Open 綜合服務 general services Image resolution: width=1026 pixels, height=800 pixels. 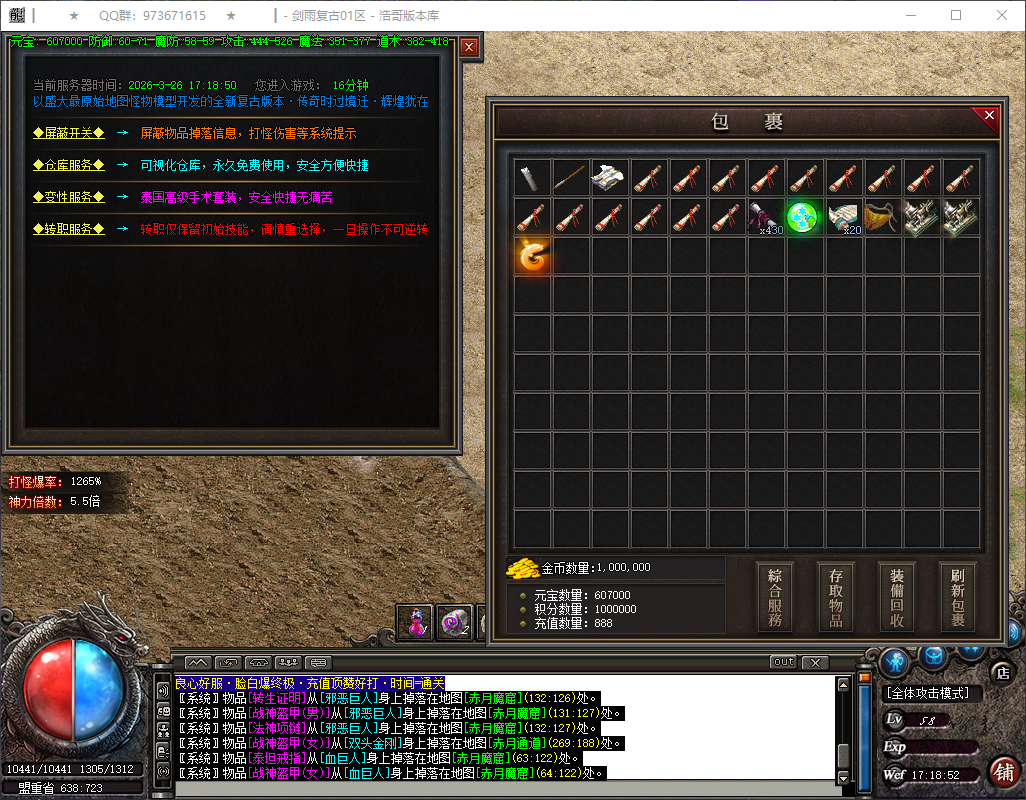[775, 597]
